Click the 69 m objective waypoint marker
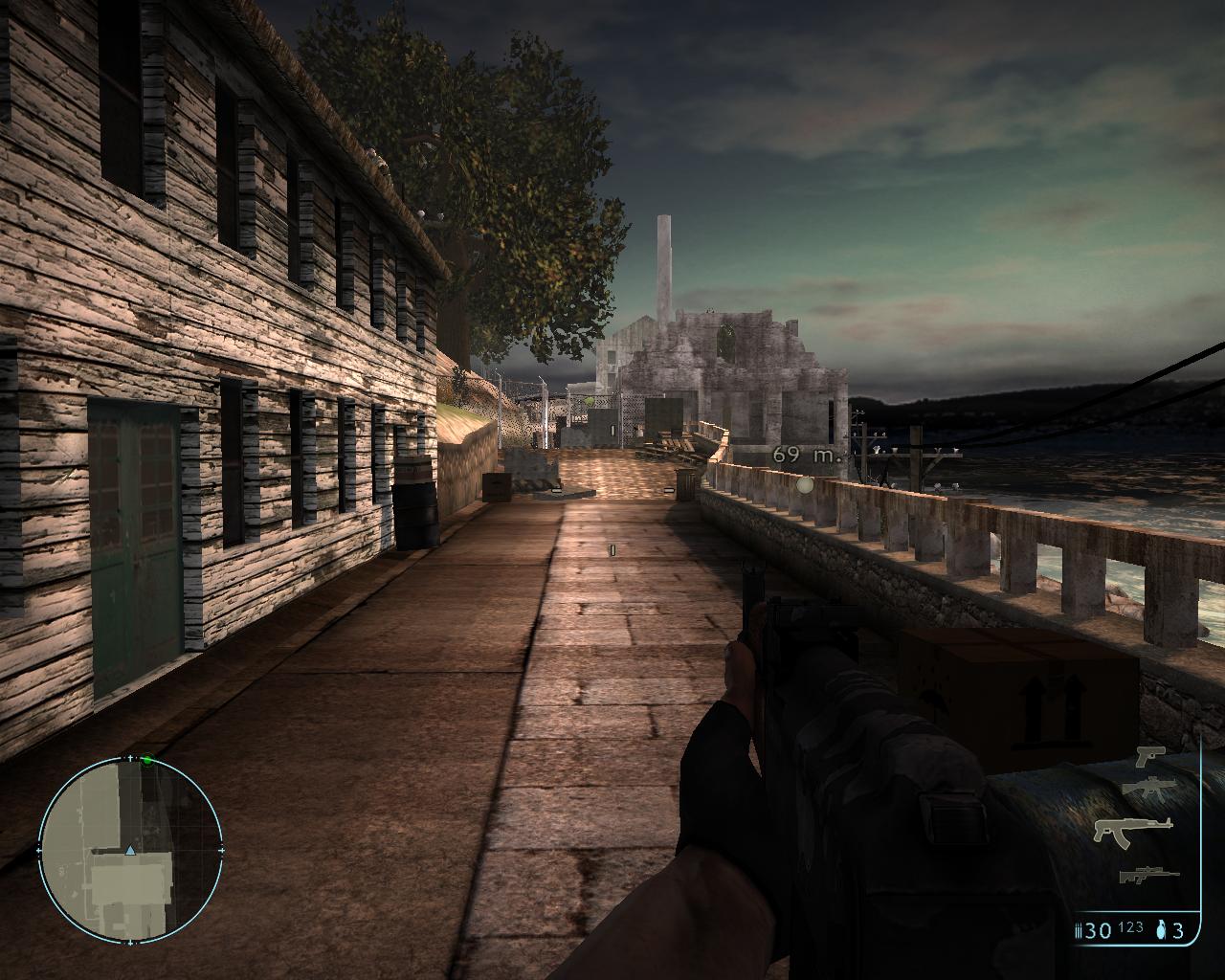 click(x=805, y=484)
